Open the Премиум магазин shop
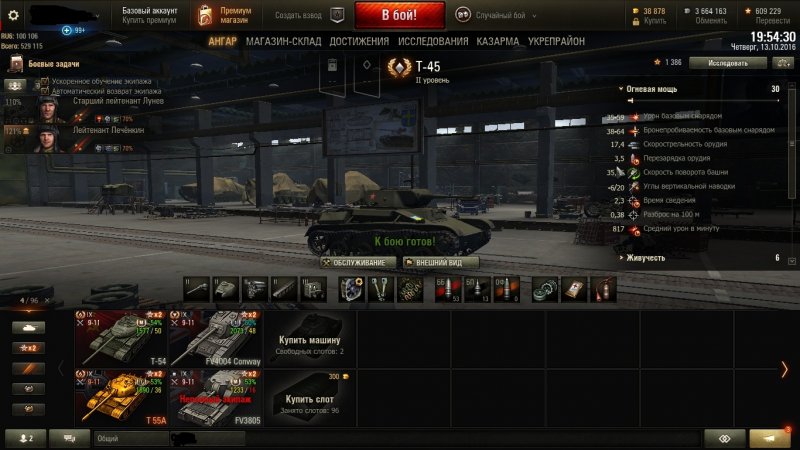 [x=226, y=15]
